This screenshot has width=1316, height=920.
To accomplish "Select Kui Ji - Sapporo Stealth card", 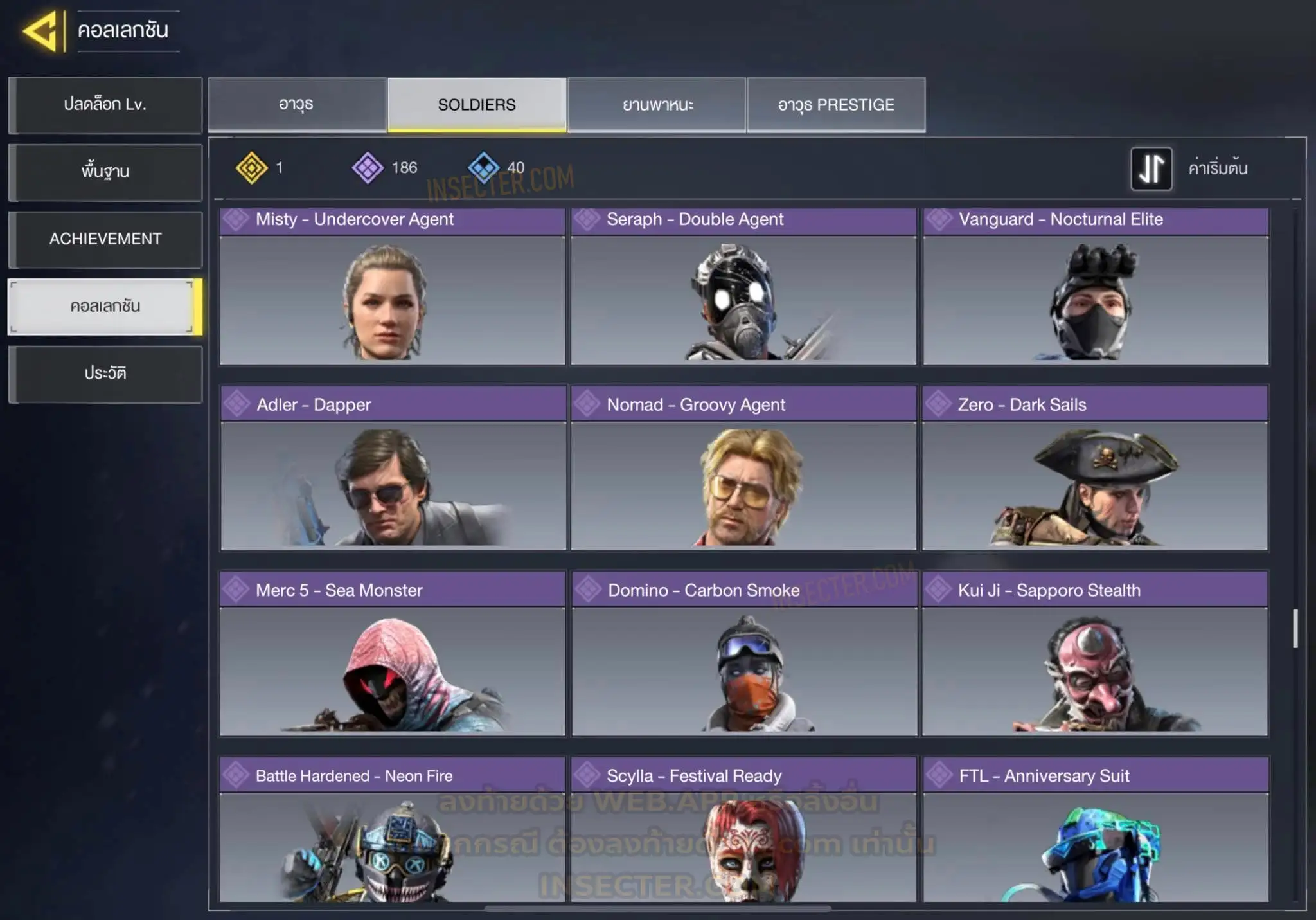I will 1095,654.
